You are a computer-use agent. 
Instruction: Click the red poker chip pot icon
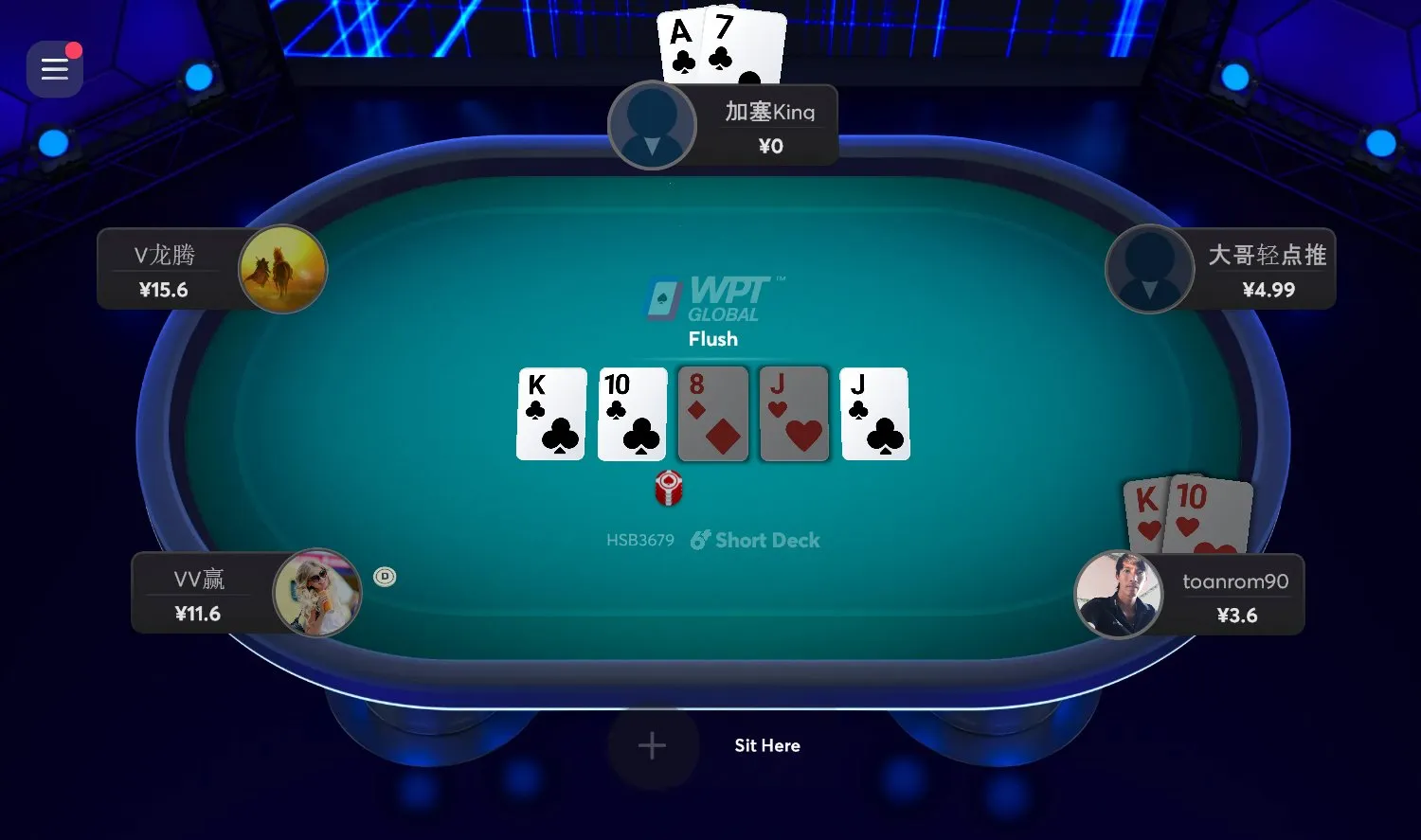669,490
